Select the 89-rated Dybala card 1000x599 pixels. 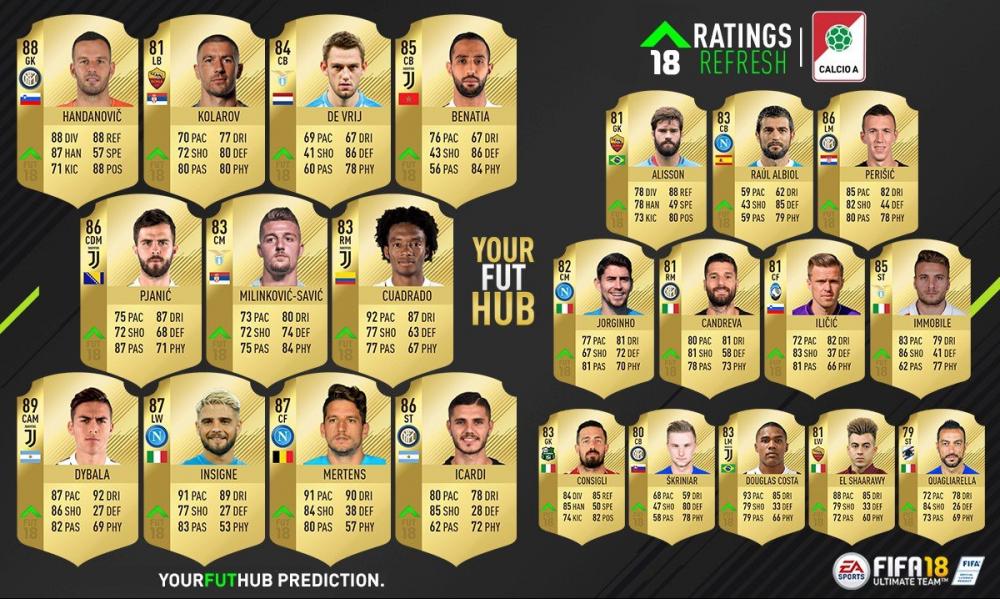click(77, 466)
